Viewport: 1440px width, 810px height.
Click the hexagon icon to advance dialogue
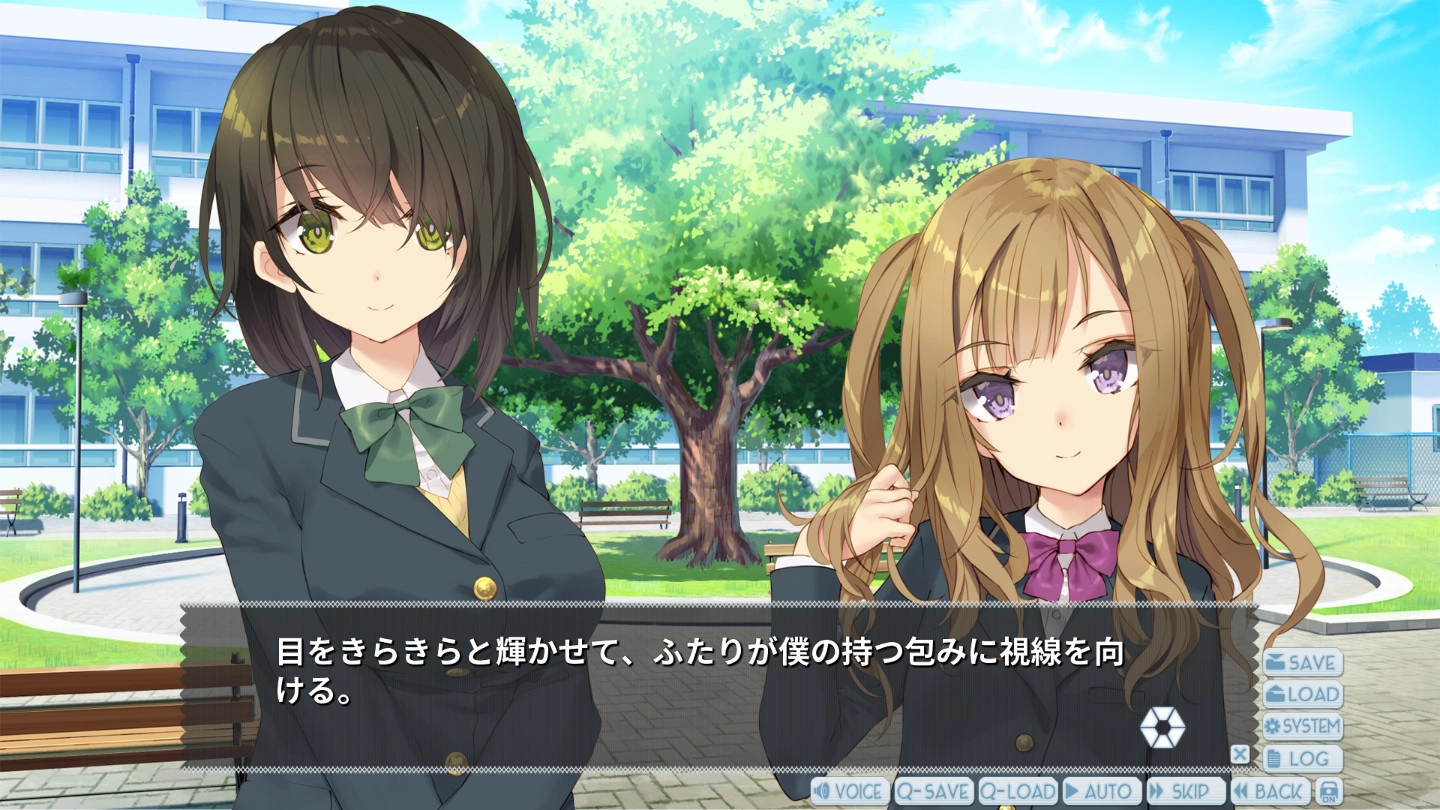tap(1162, 727)
